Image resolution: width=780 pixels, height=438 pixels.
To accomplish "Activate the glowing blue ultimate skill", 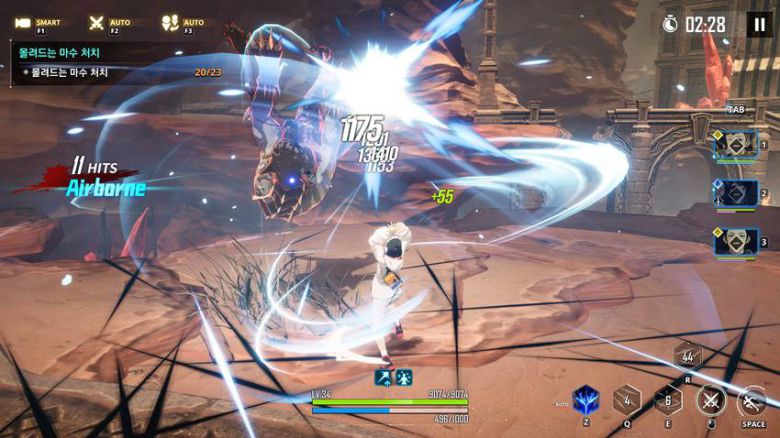I will (x=586, y=400).
